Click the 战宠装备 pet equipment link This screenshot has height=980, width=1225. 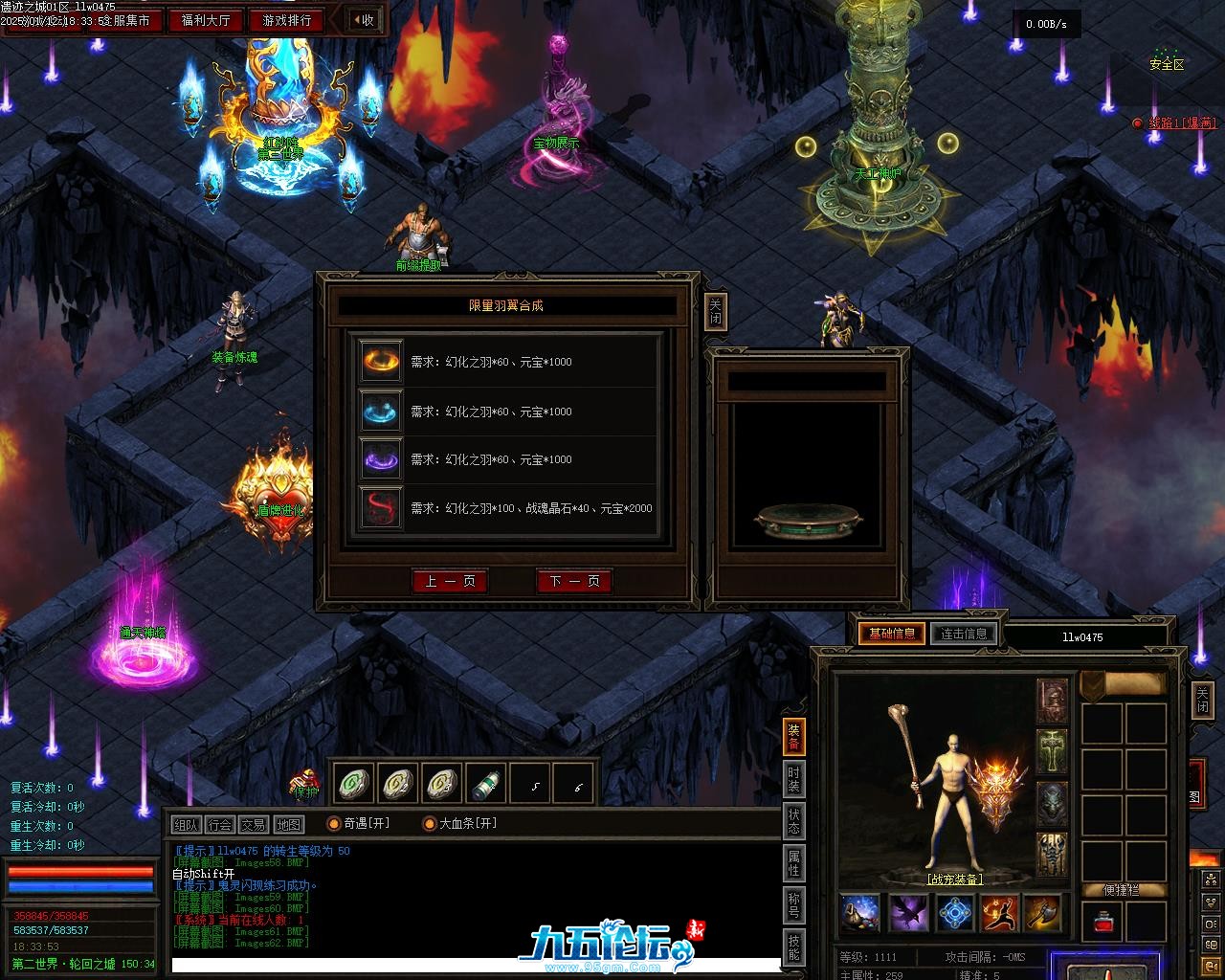coord(955,880)
